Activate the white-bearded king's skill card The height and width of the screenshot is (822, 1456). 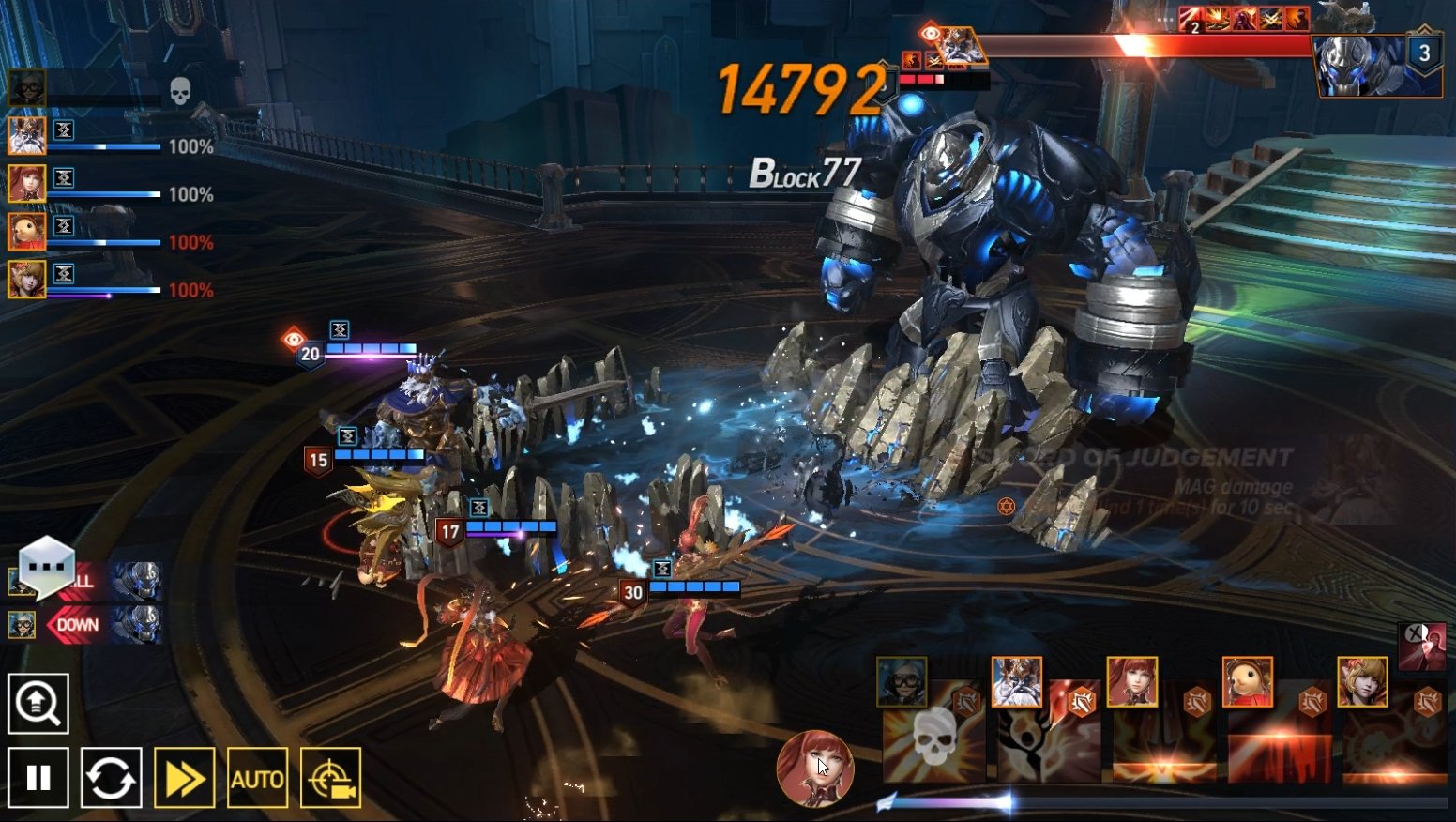(x=1048, y=732)
